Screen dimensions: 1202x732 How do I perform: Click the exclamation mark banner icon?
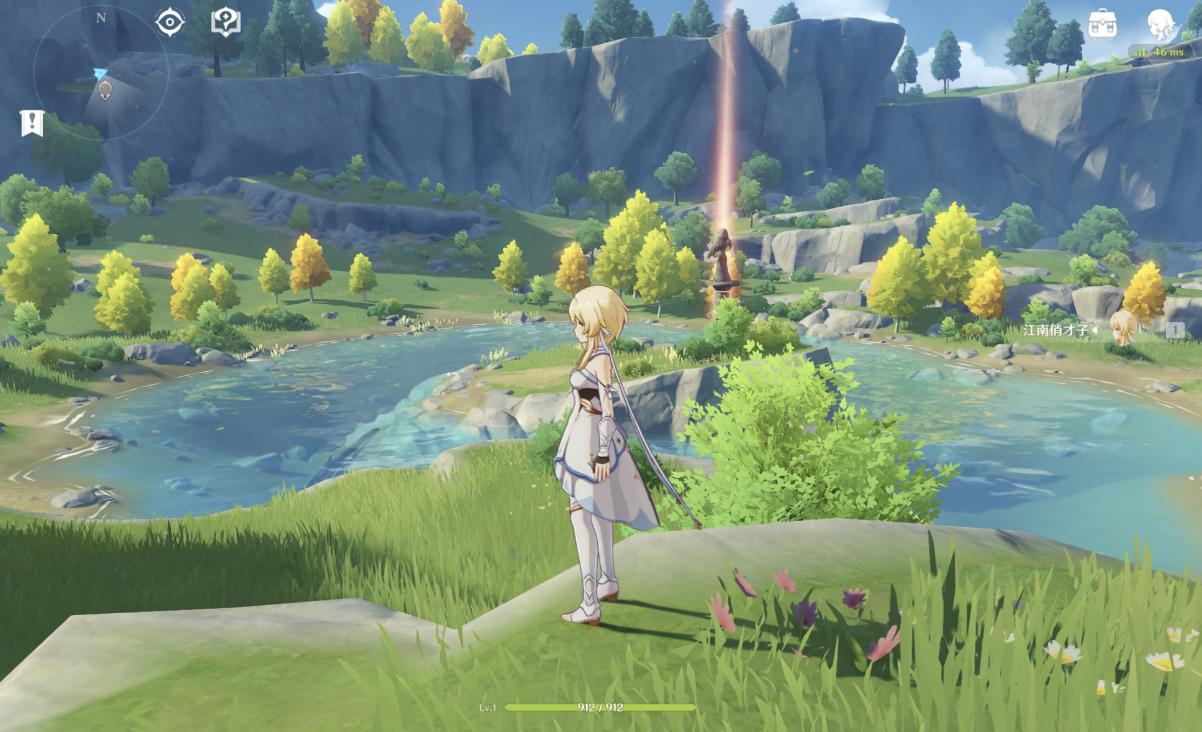tap(32, 123)
